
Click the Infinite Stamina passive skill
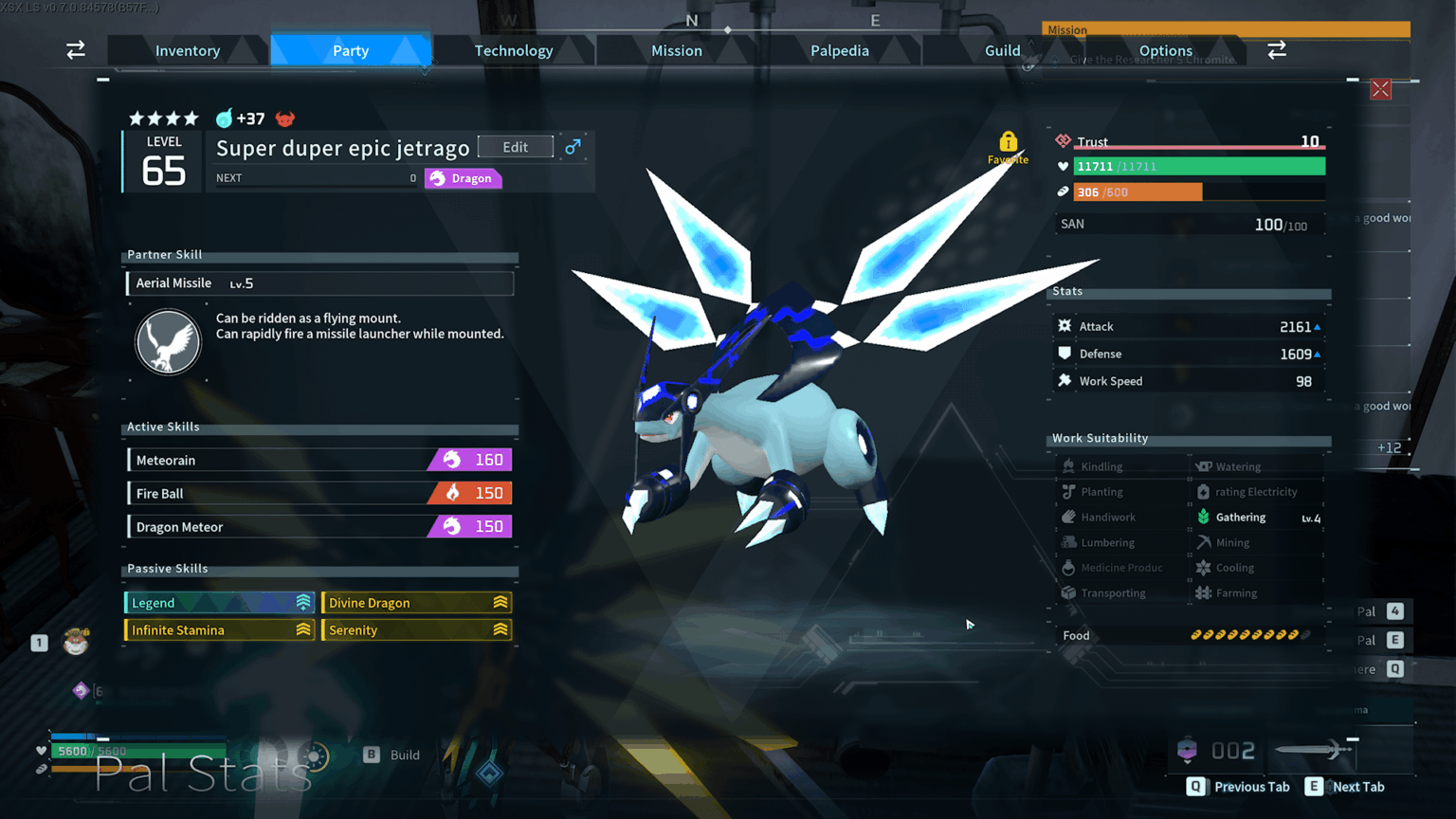(220, 630)
